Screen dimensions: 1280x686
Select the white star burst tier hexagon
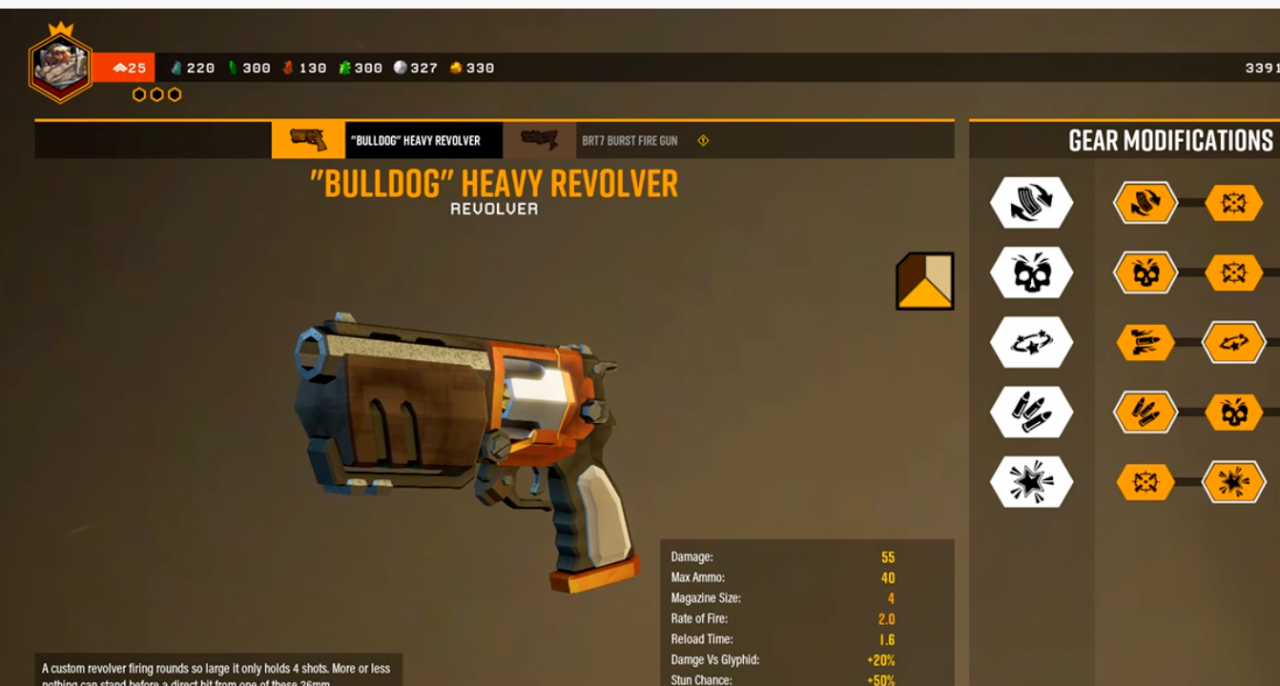point(1031,482)
